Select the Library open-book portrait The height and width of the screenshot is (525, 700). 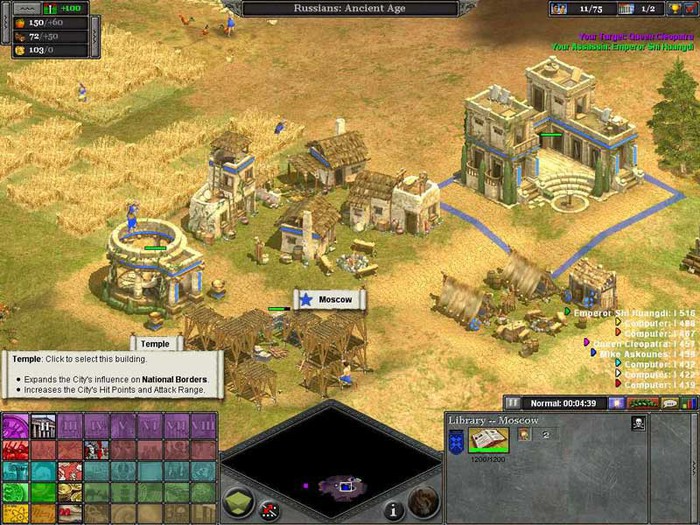pos(488,439)
